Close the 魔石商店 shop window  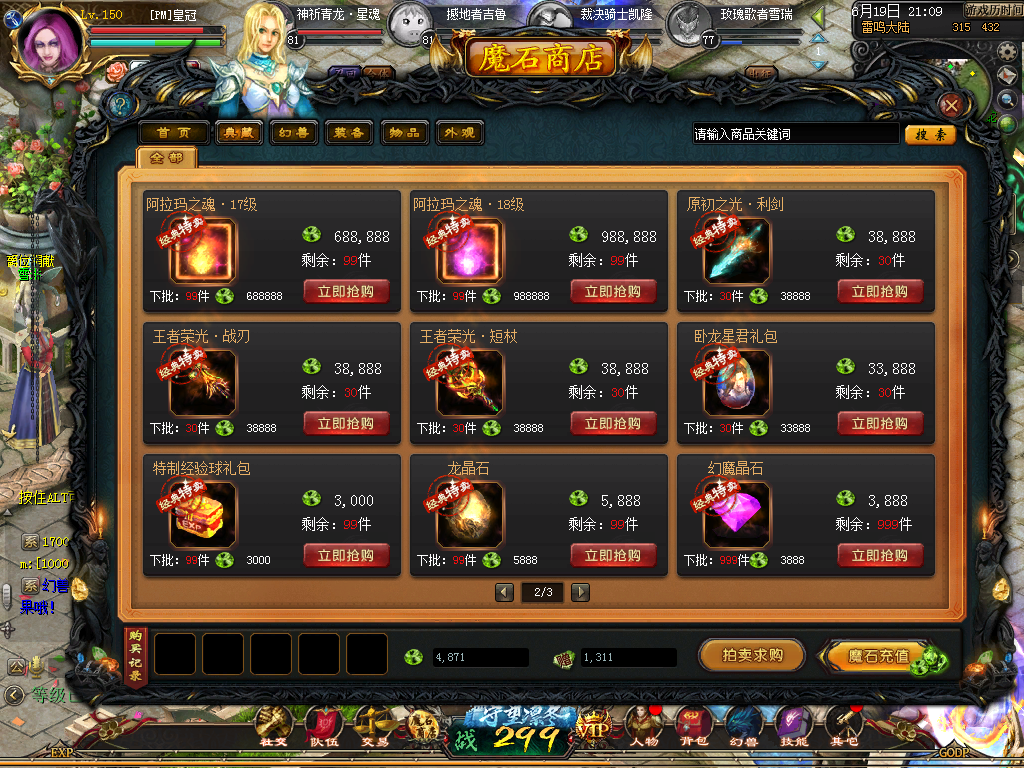(951, 104)
